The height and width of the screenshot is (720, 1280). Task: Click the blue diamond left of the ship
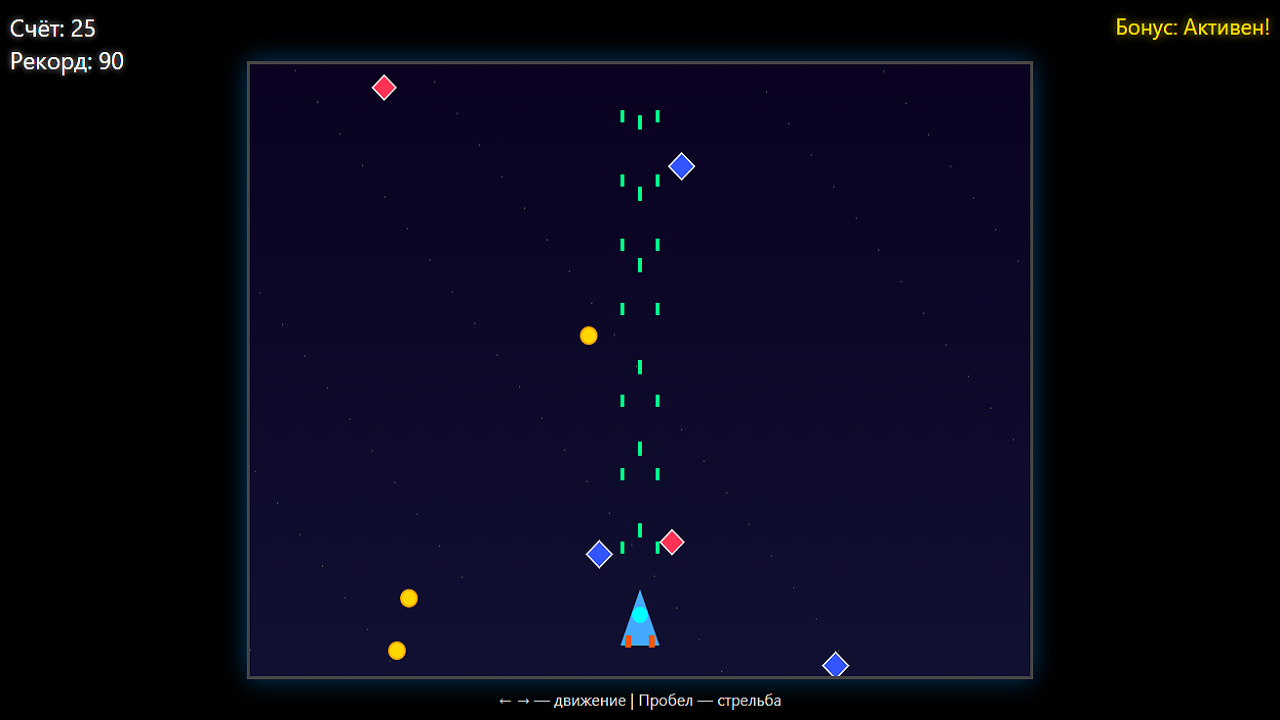point(599,554)
